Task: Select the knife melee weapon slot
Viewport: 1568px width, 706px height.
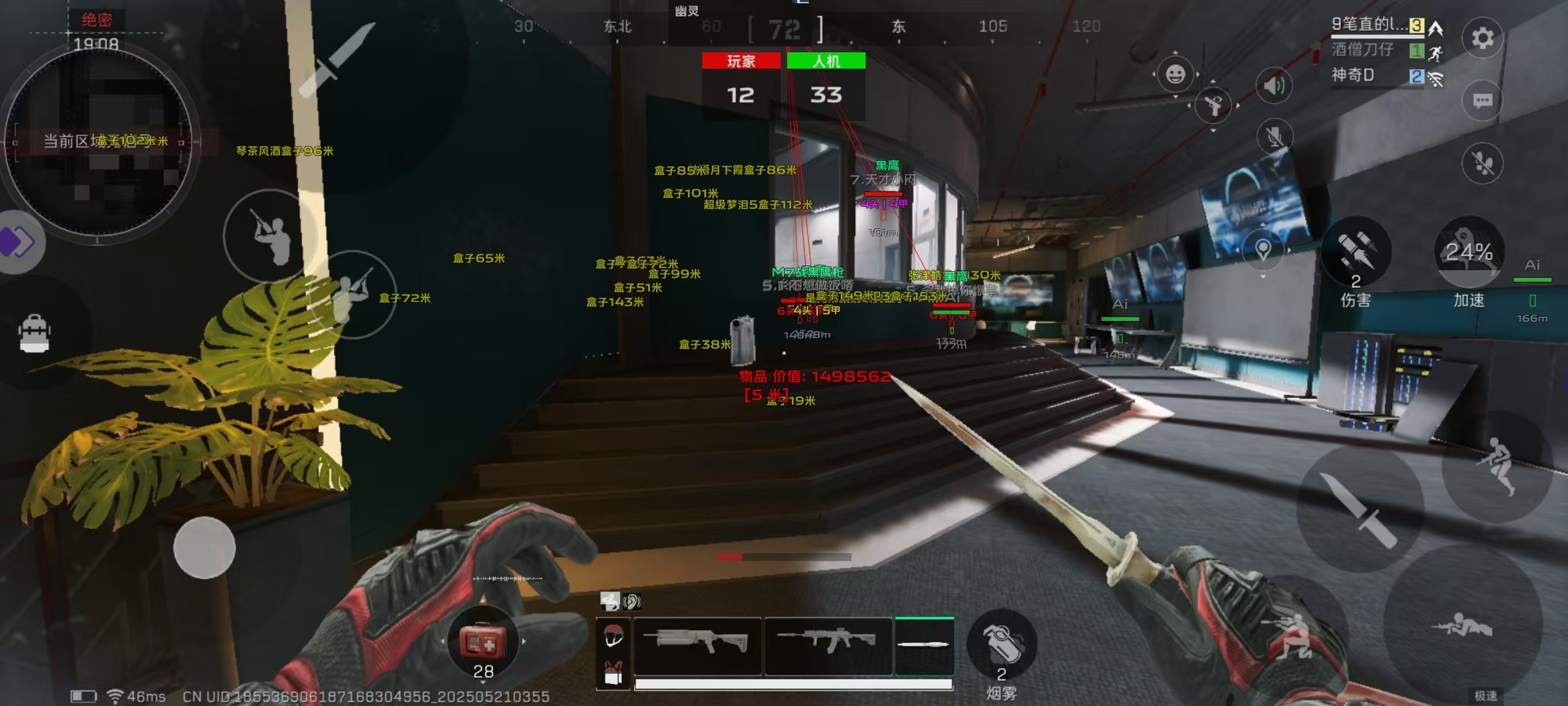Action: click(x=924, y=645)
